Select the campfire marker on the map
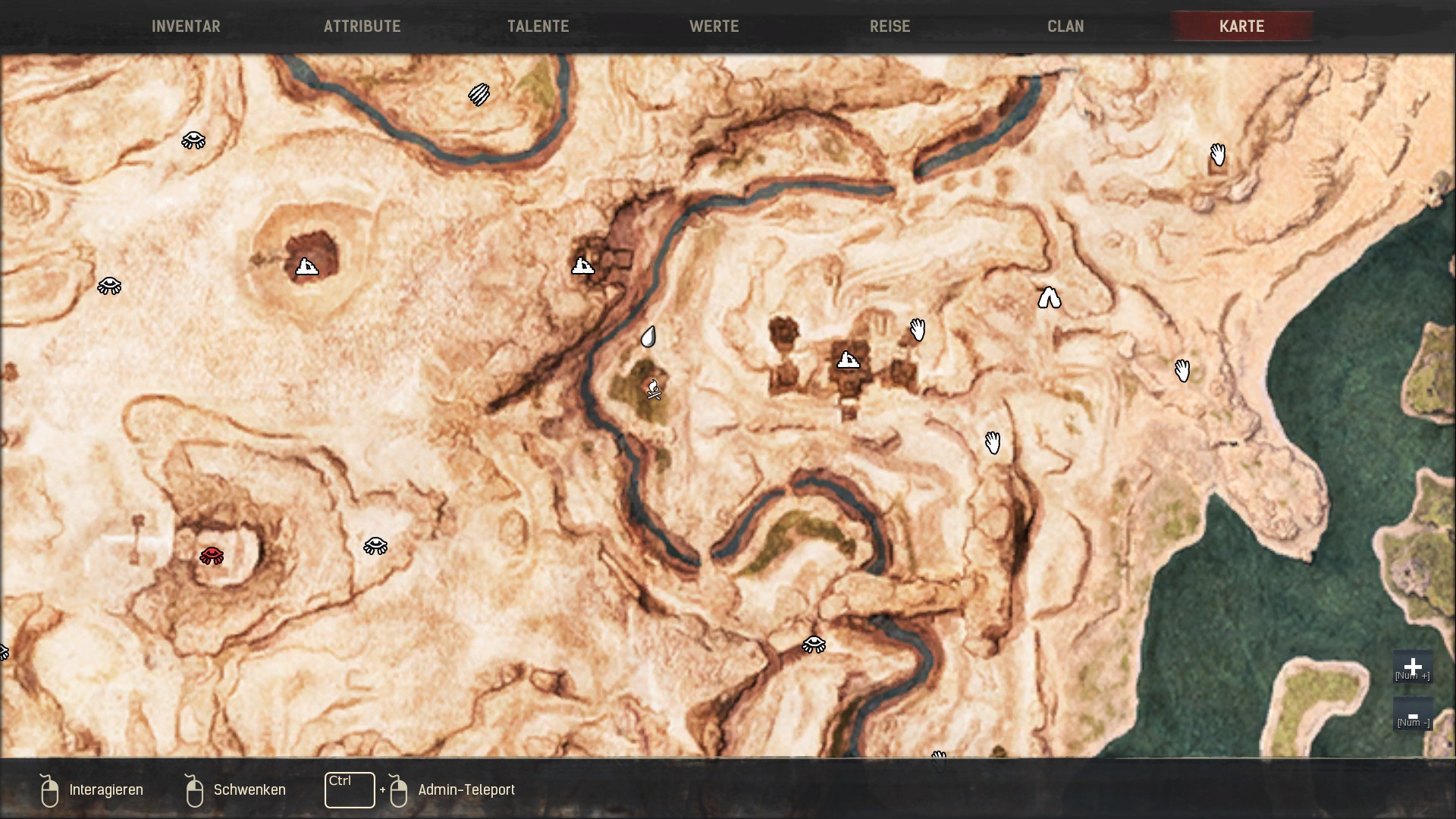The width and height of the screenshot is (1456, 819). [654, 390]
